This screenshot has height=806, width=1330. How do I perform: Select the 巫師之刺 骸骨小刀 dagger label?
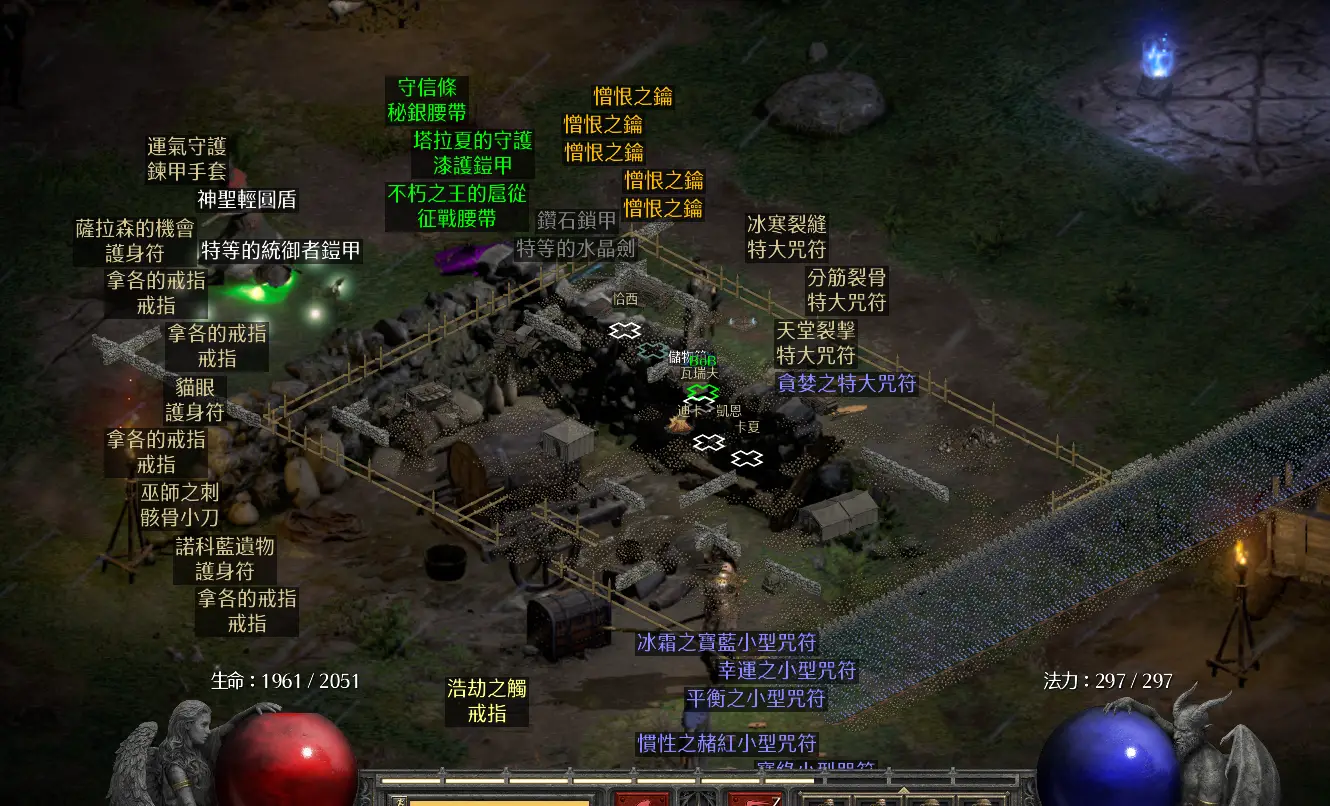pyautogui.click(x=179, y=505)
